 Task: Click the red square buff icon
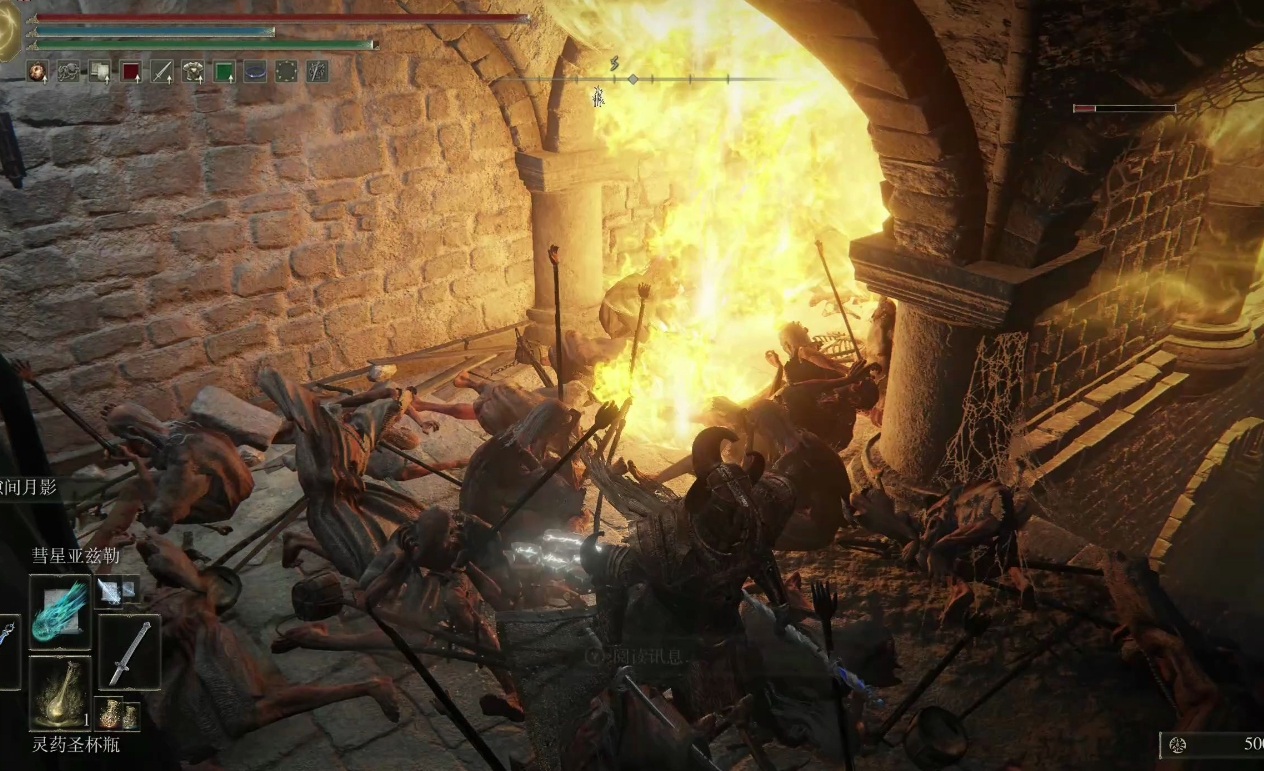tap(131, 71)
